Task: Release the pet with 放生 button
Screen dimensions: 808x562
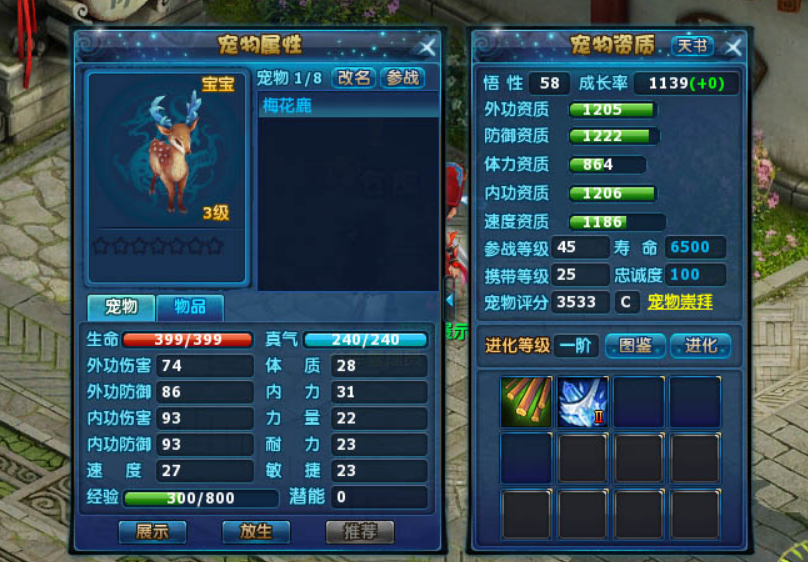Action: click(256, 531)
